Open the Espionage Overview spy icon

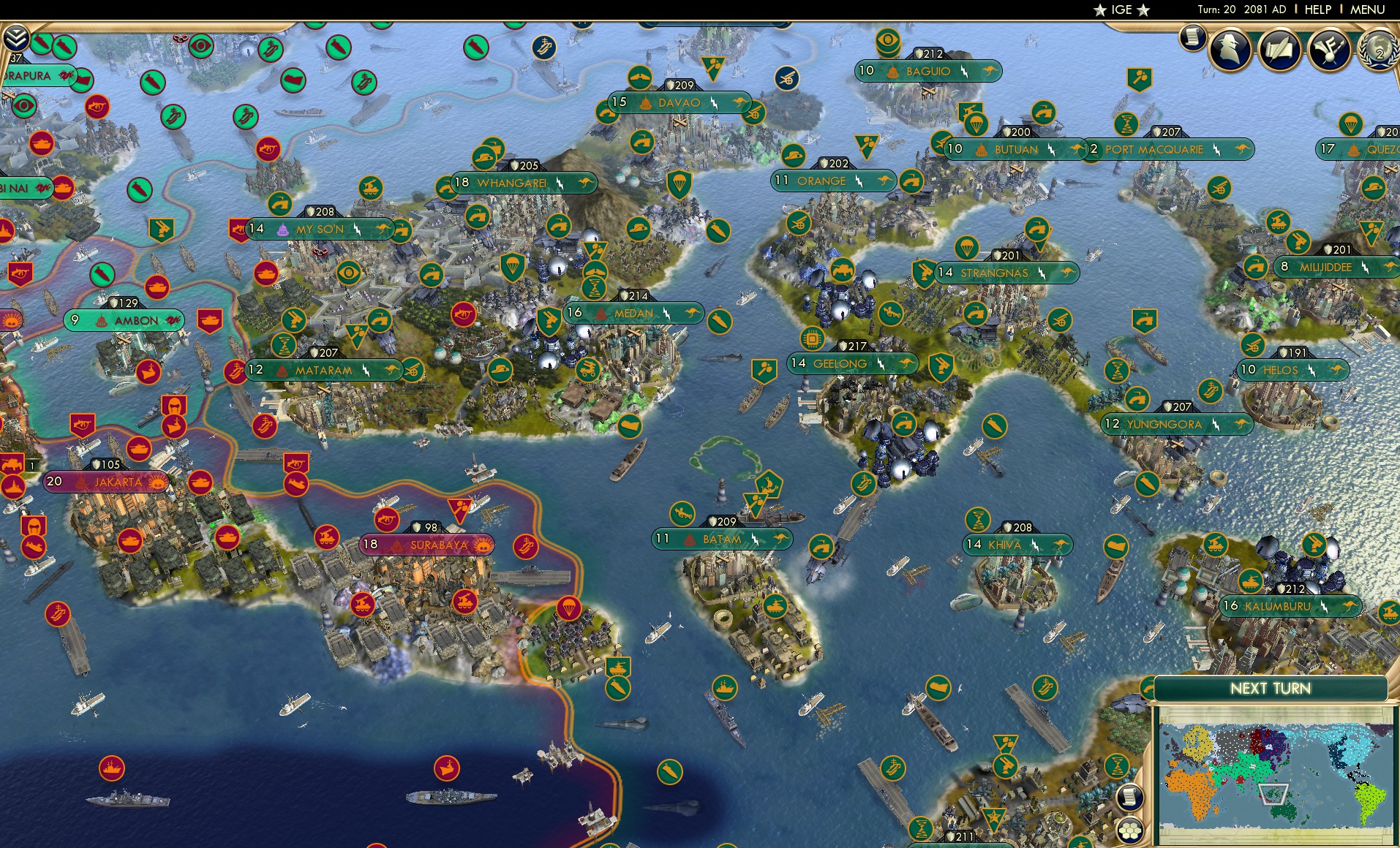(x=1232, y=48)
